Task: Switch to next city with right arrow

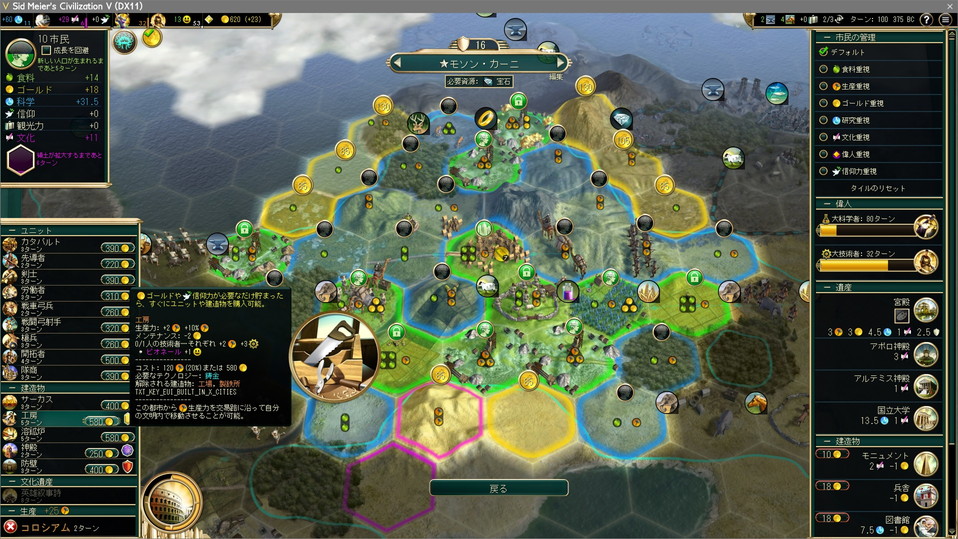Action: point(562,63)
